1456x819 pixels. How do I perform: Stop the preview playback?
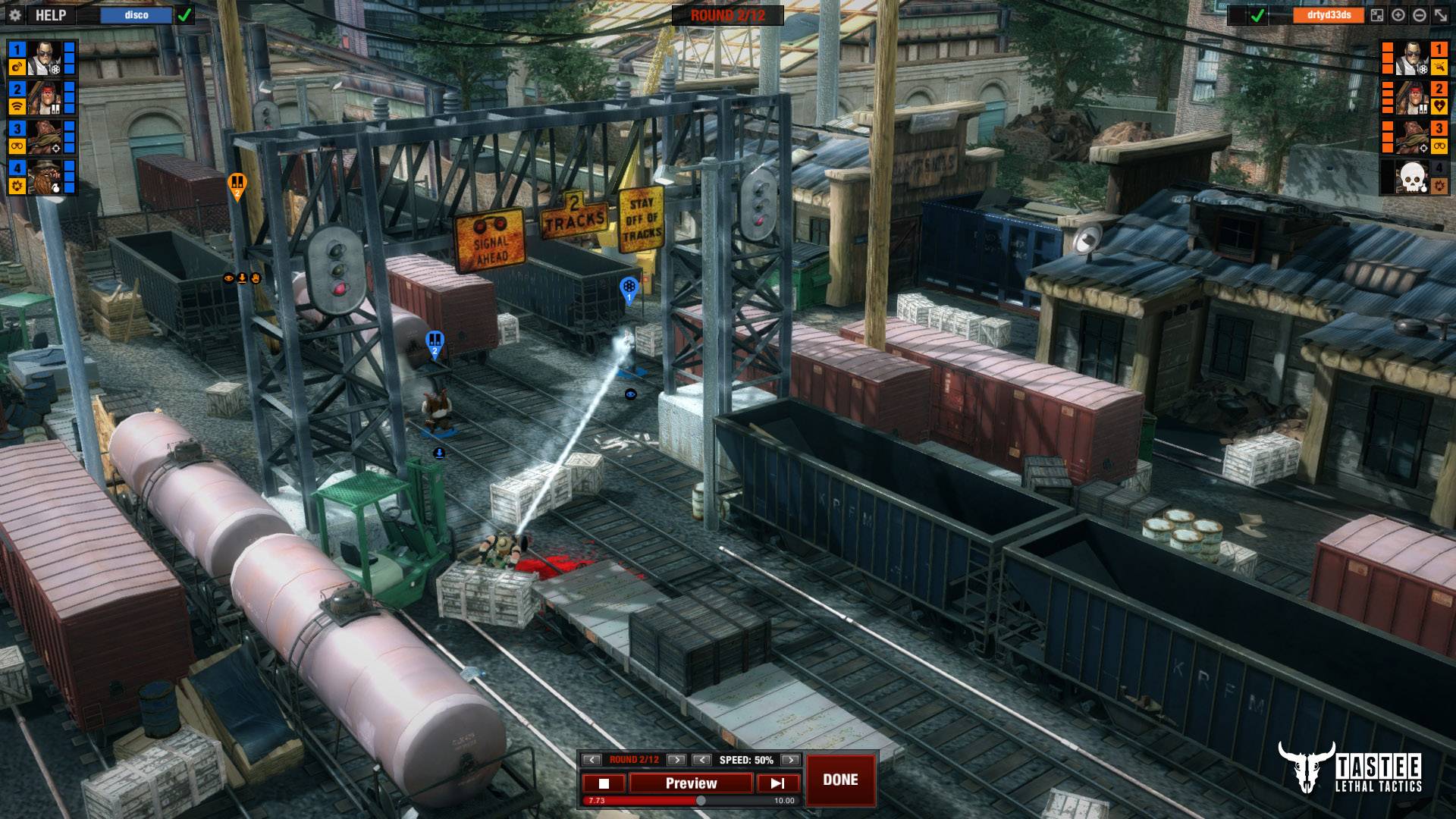tap(604, 783)
